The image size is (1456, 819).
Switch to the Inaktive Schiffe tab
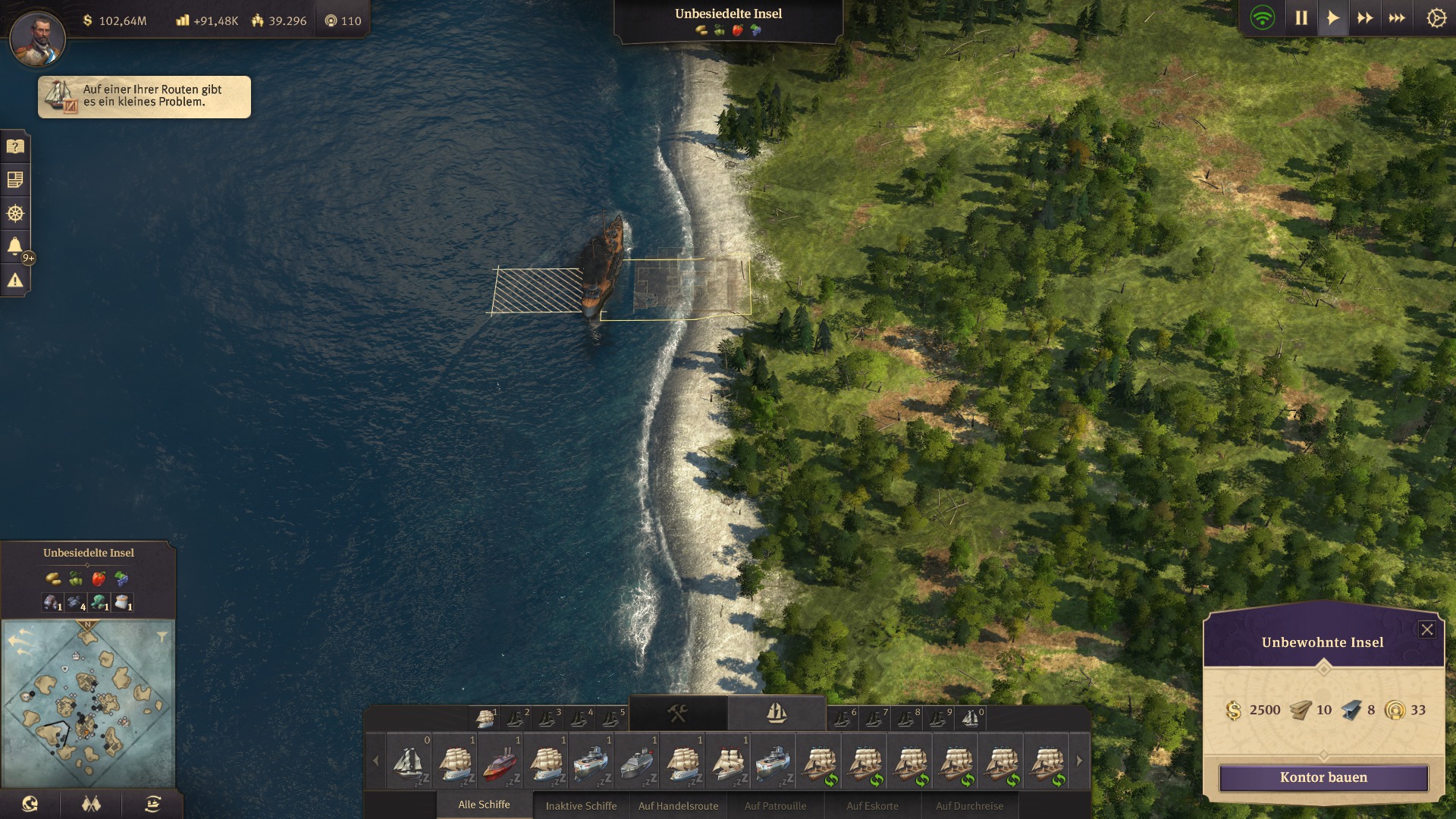click(581, 805)
